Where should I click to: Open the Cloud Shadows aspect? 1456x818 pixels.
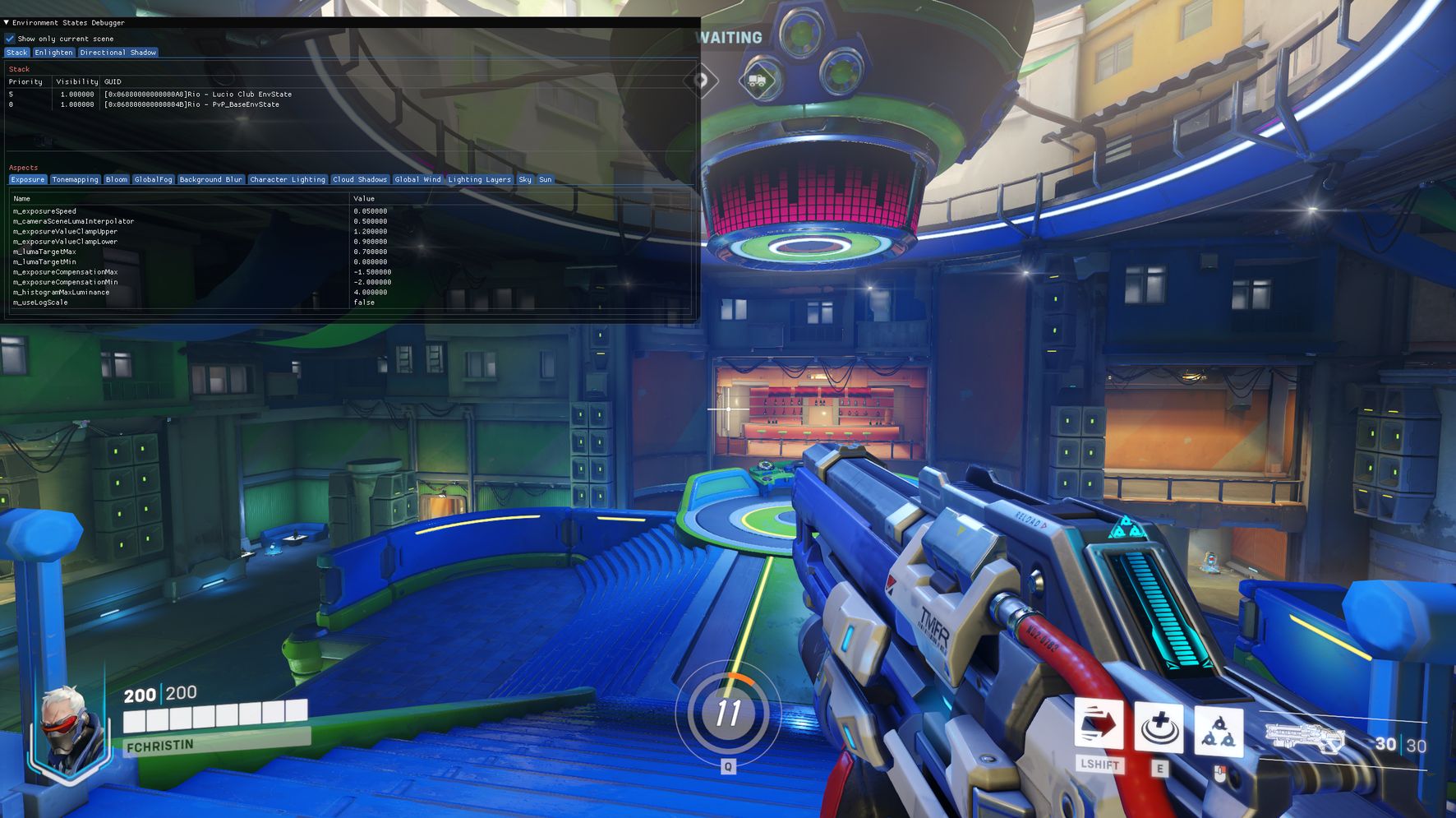coord(359,179)
